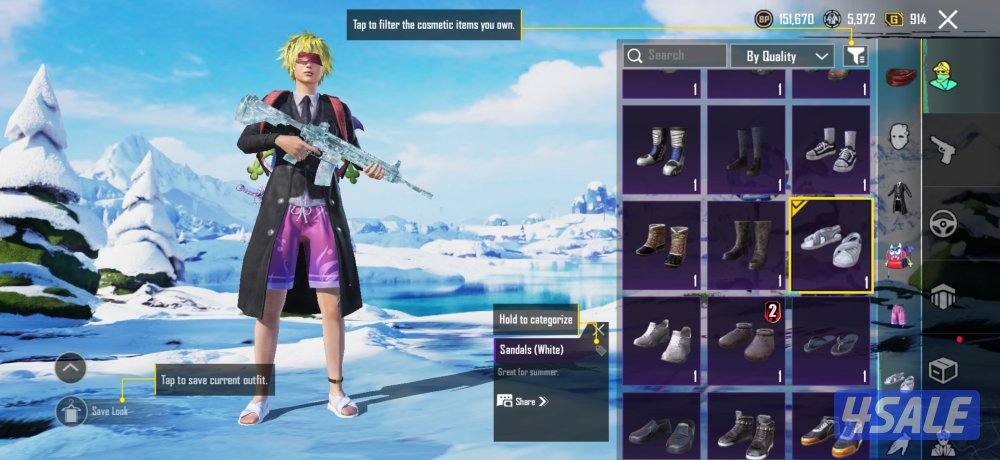The width and height of the screenshot is (1000, 460).
Task: Save the current outfit with Save Look
Action: point(72,410)
